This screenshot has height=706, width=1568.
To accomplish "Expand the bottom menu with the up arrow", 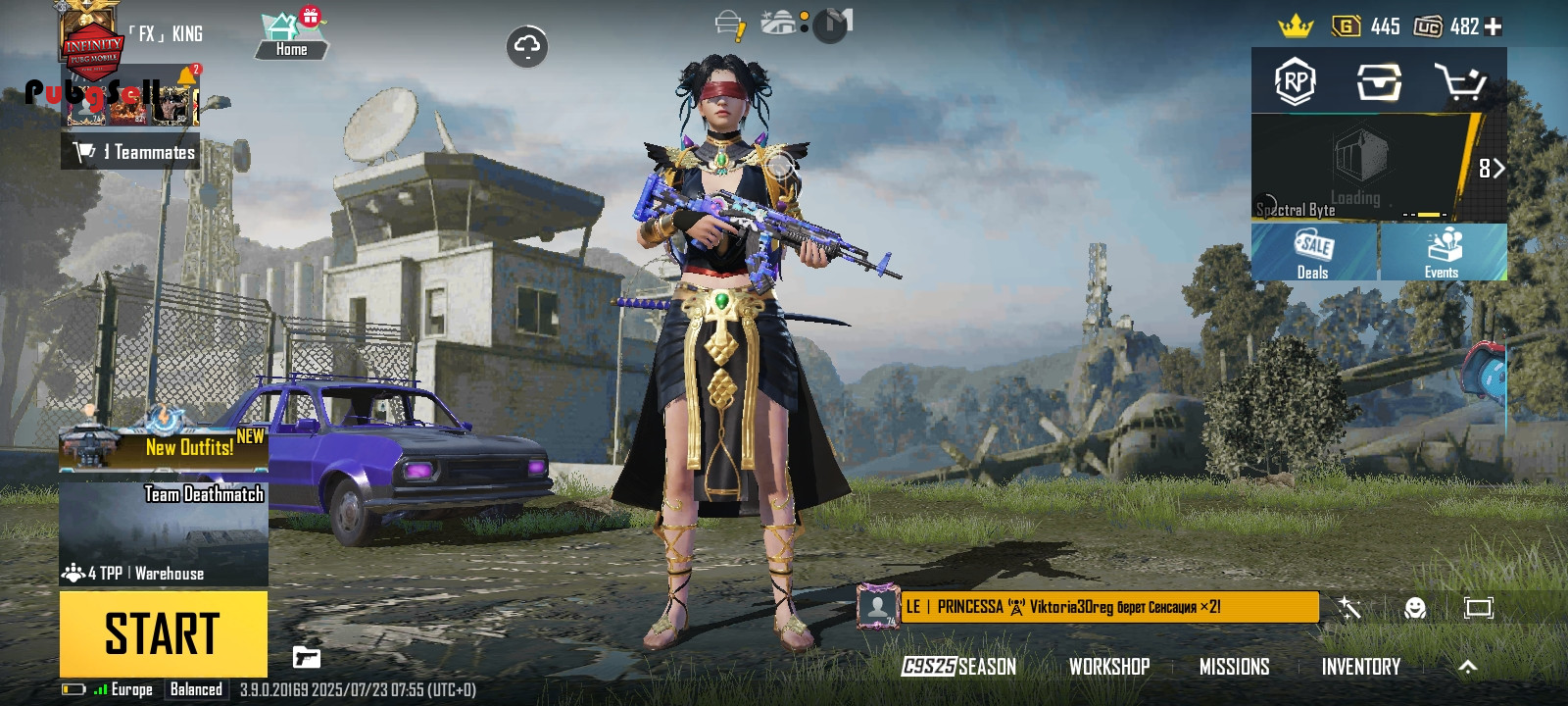I will tap(1467, 667).
